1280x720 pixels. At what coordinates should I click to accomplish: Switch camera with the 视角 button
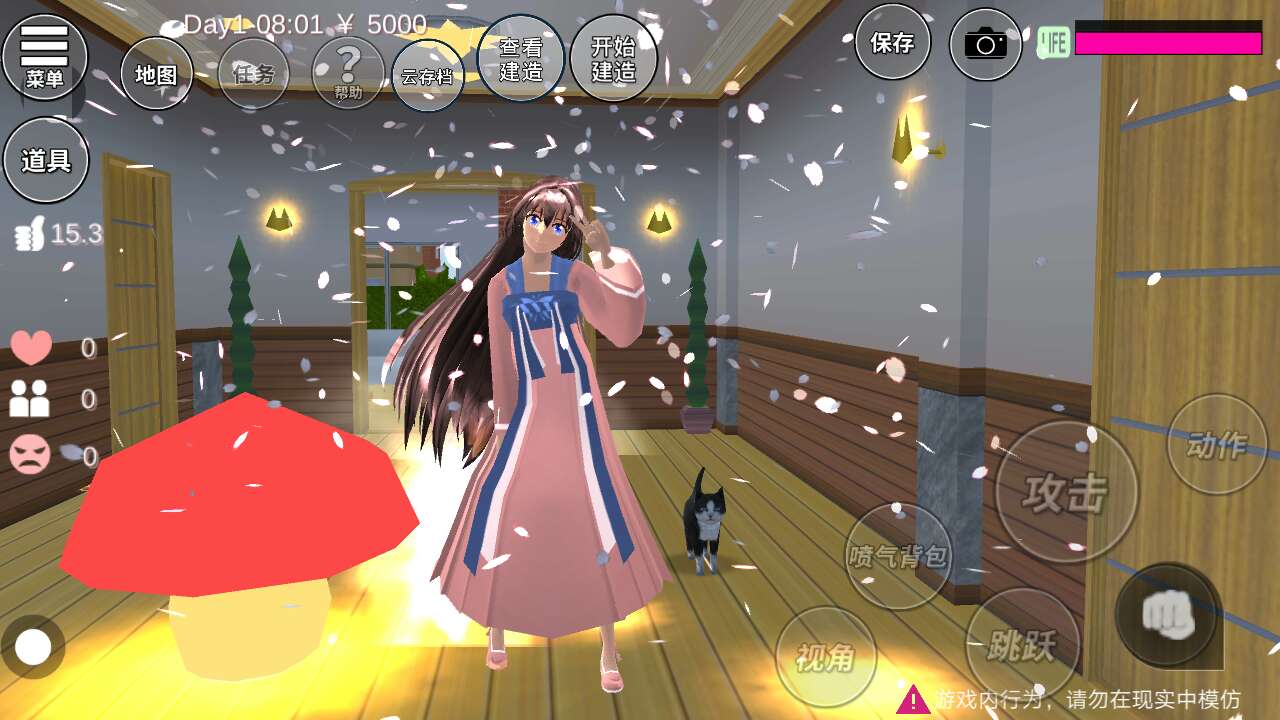[825, 657]
